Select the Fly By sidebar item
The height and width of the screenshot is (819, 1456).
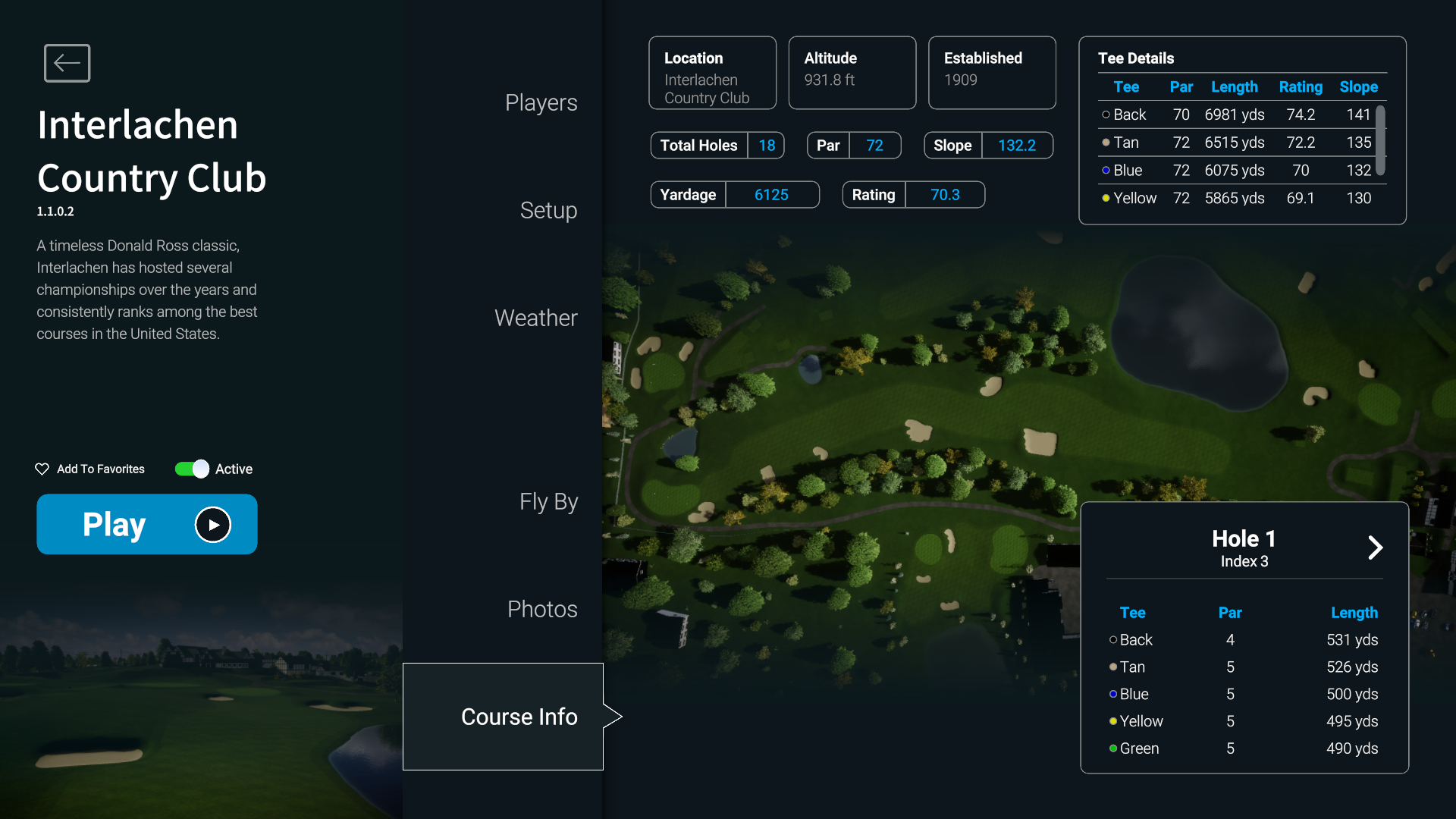tap(548, 501)
